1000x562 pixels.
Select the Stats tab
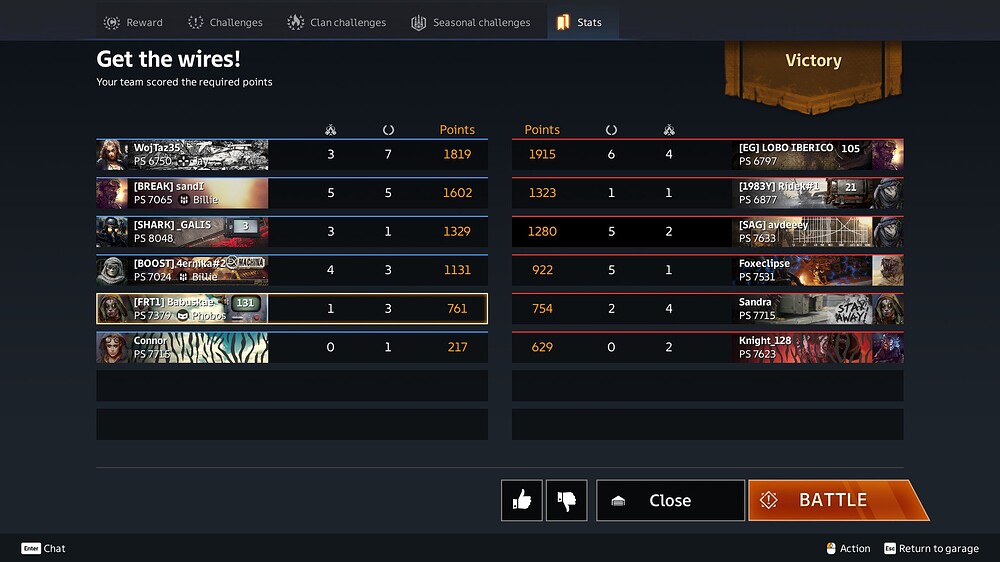(580, 22)
